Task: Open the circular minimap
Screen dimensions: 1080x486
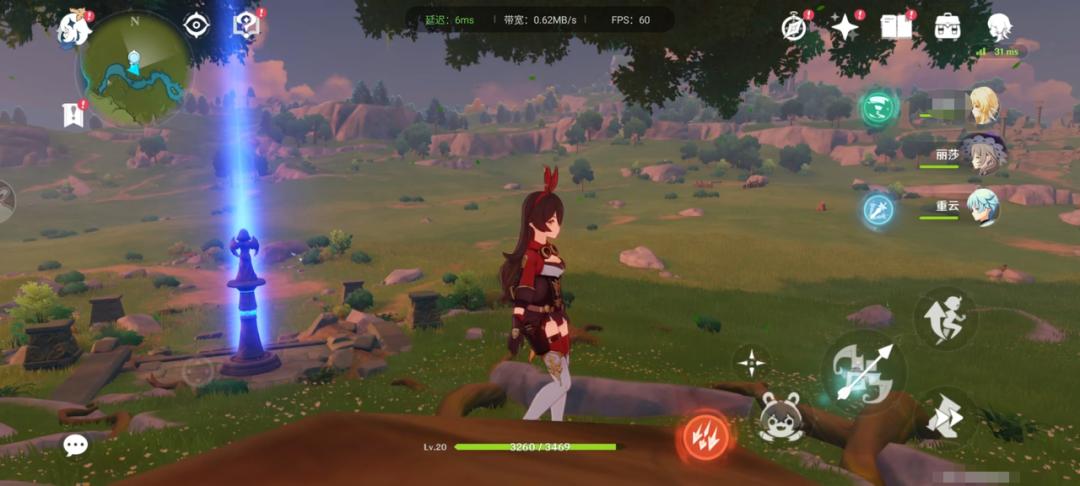Action: (134, 70)
